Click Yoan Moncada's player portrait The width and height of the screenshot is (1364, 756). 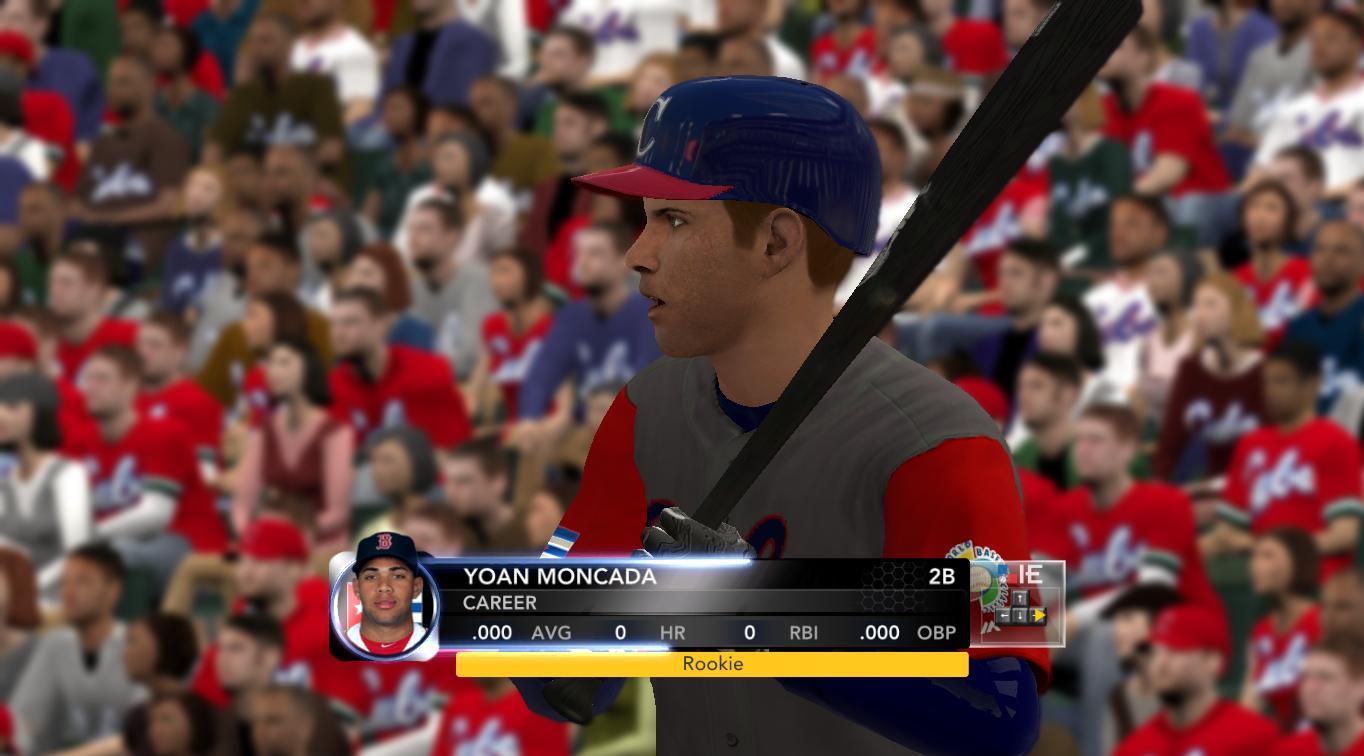(384, 599)
